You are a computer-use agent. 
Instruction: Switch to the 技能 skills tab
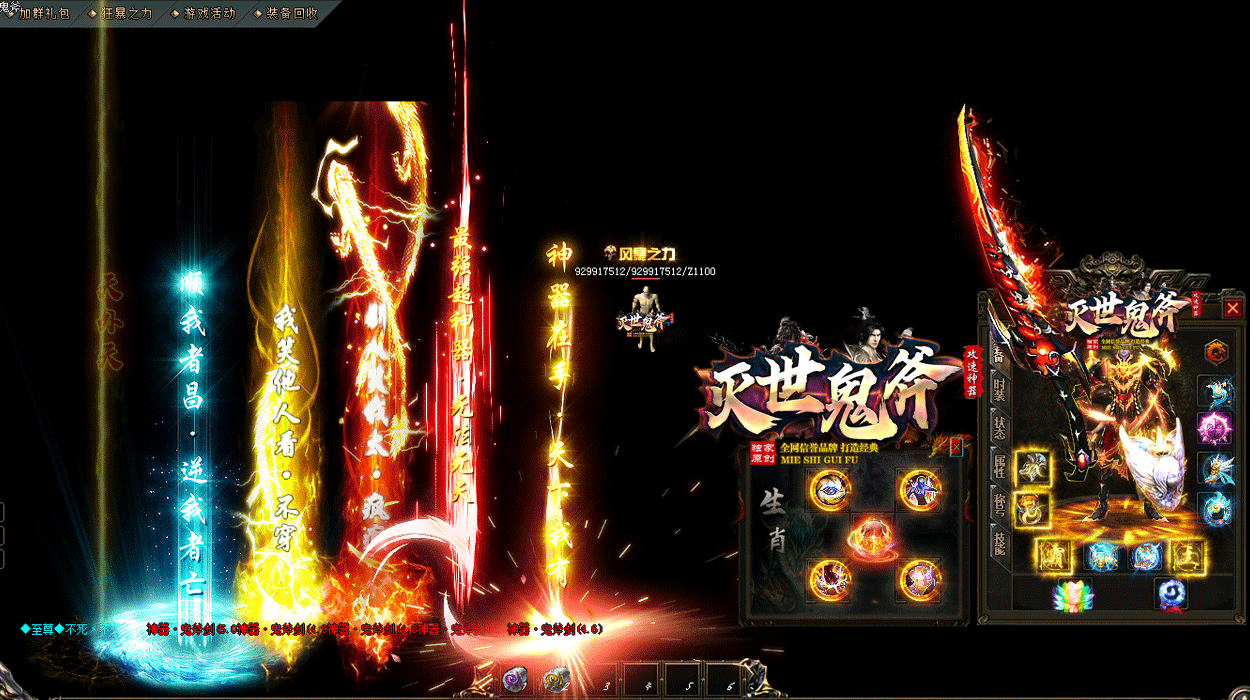pyautogui.click(x=999, y=541)
